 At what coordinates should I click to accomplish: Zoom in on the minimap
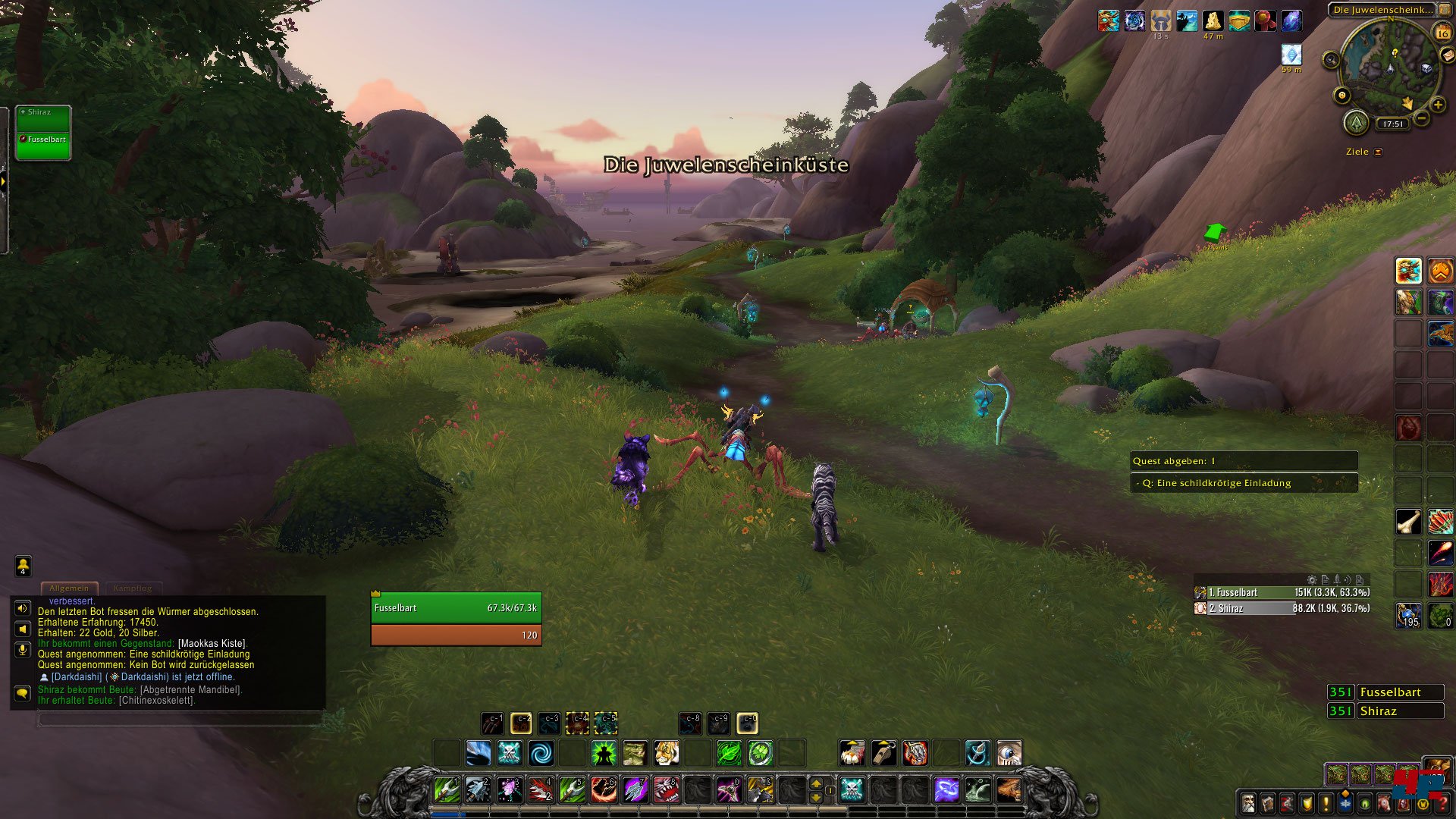click(1437, 105)
